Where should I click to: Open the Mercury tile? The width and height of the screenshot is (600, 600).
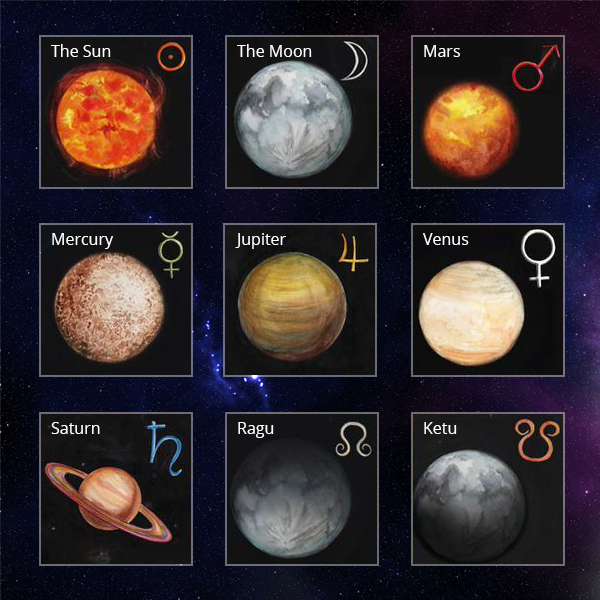click(115, 300)
